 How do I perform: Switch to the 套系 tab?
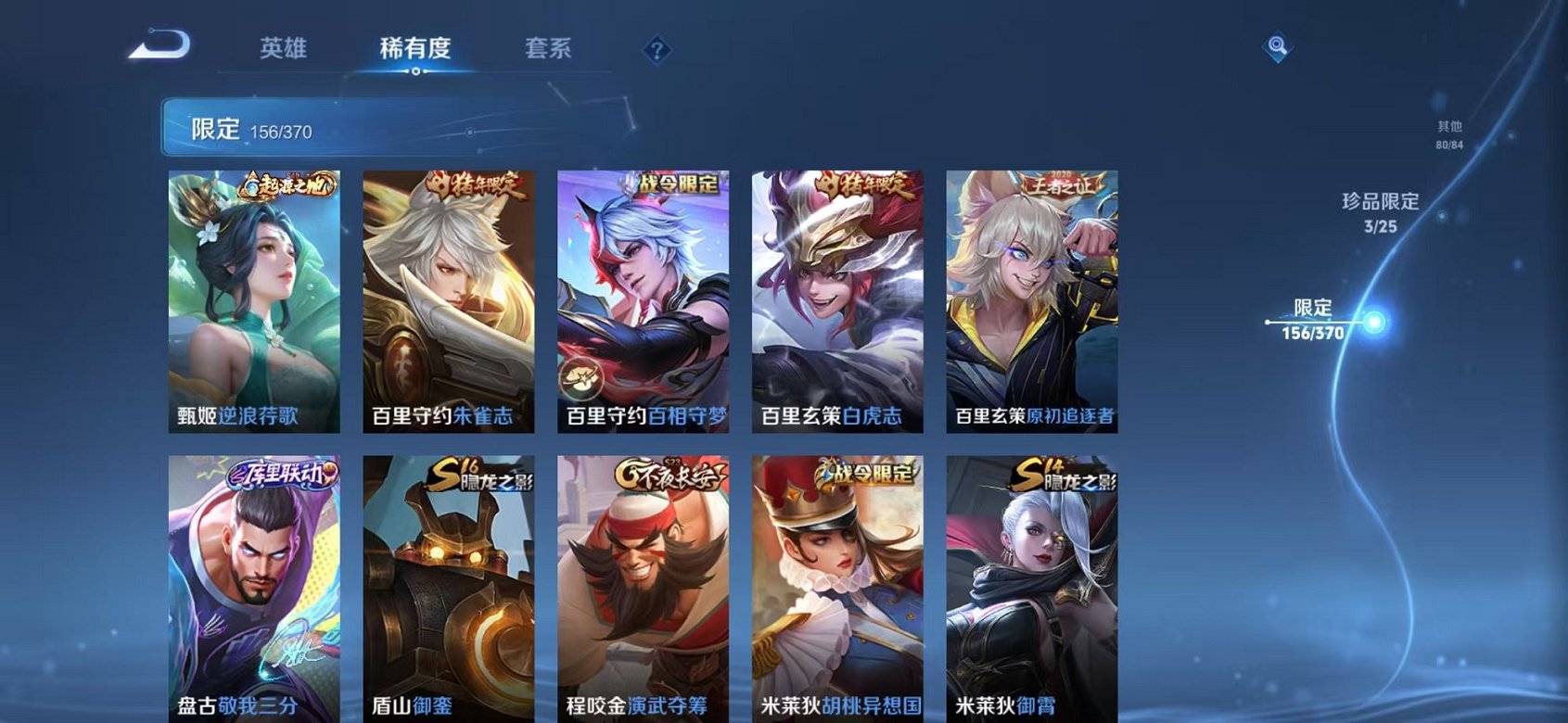coord(547,50)
